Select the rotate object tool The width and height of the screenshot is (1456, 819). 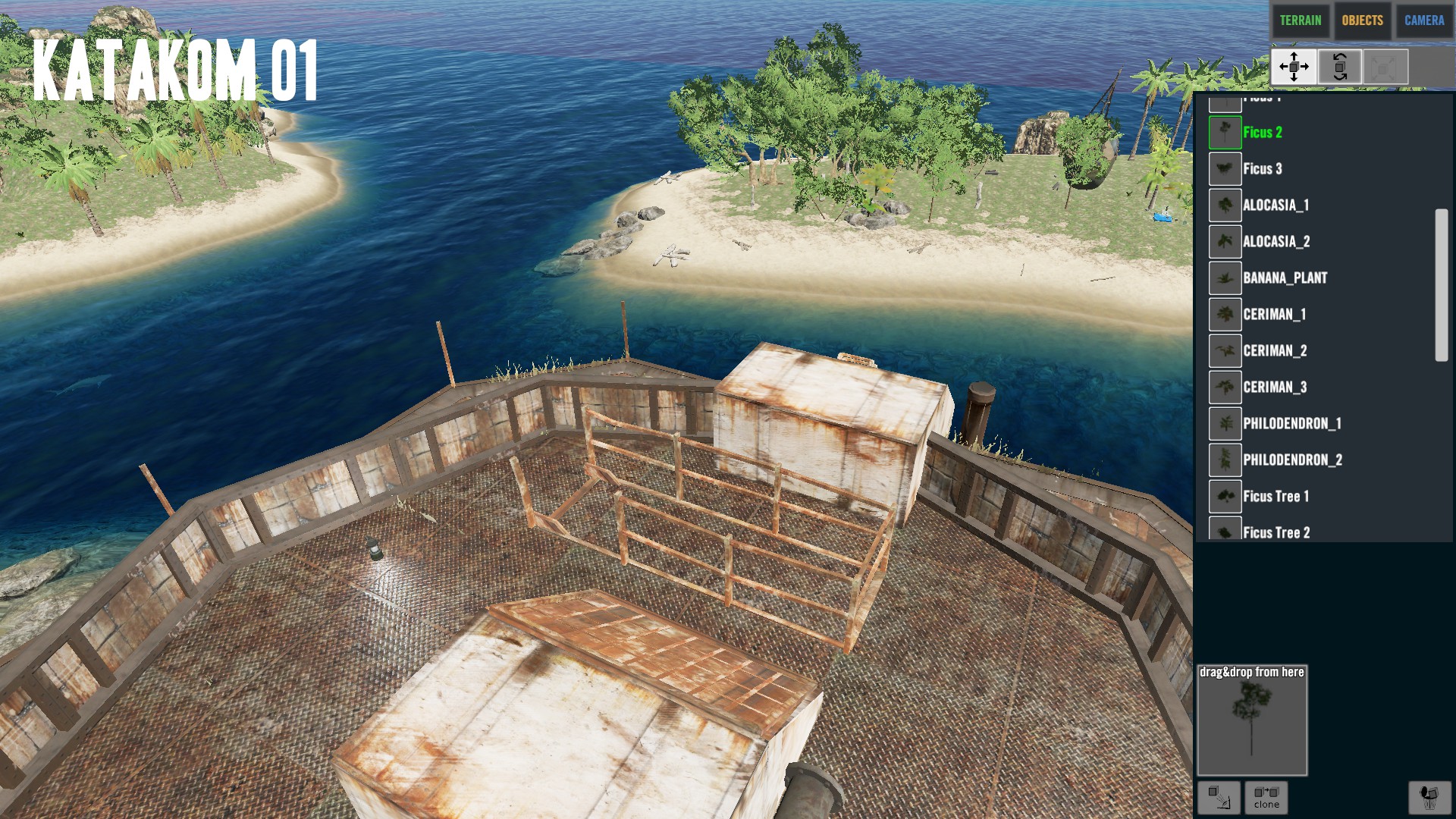coord(1339,67)
